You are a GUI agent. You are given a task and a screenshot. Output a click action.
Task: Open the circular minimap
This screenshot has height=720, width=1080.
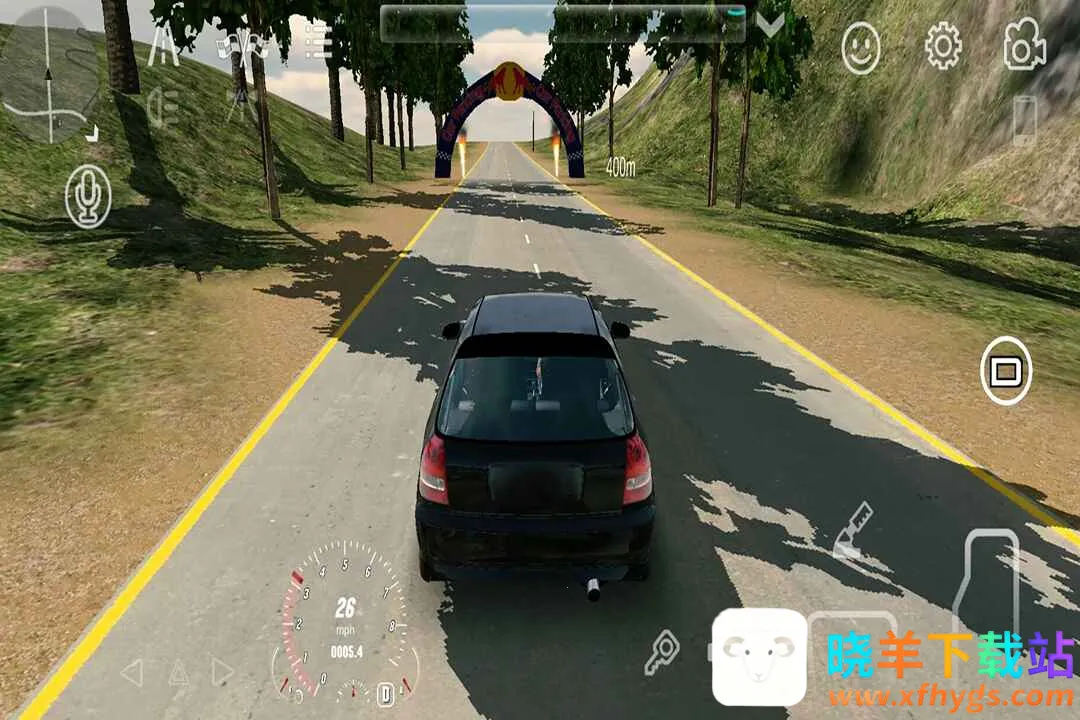[48, 76]
